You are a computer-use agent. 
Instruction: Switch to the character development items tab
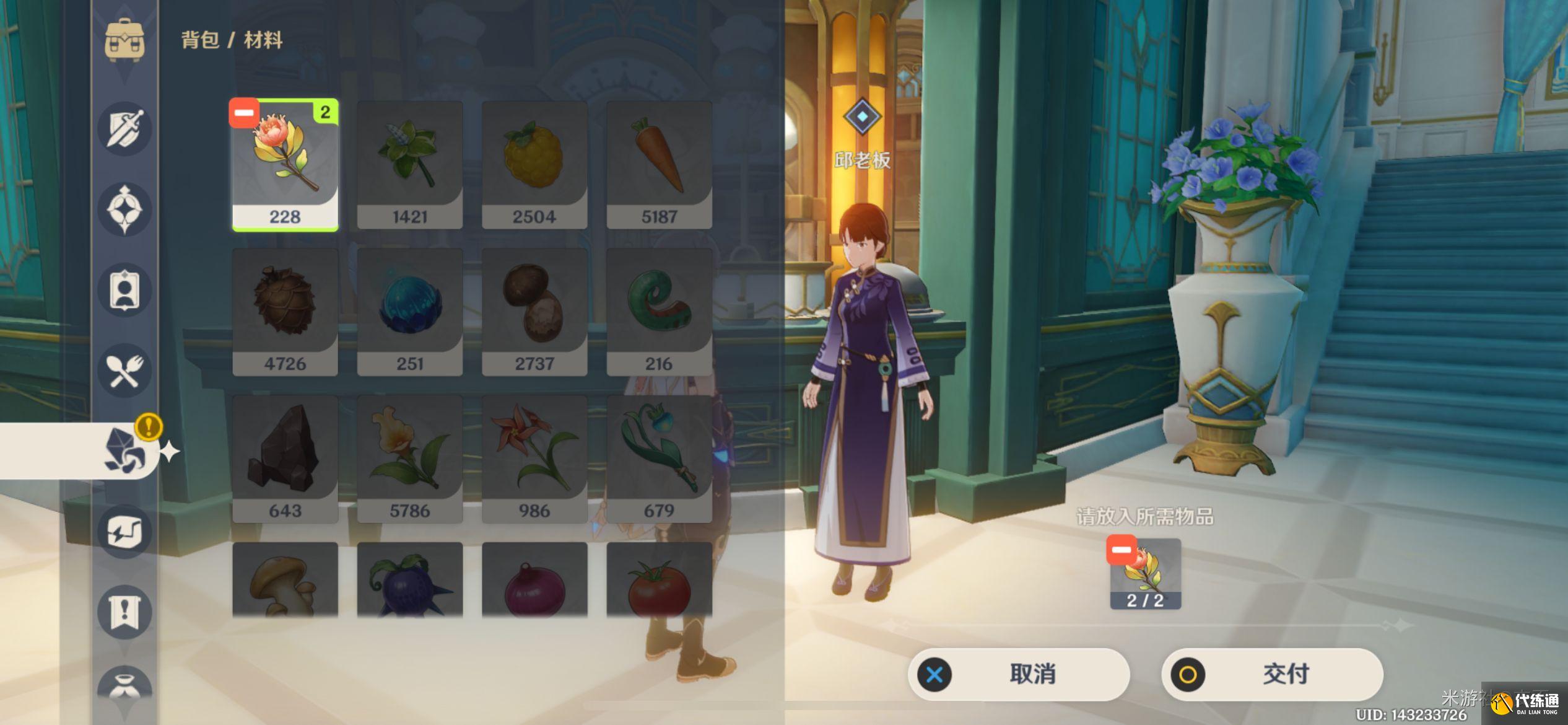point(124,290)
